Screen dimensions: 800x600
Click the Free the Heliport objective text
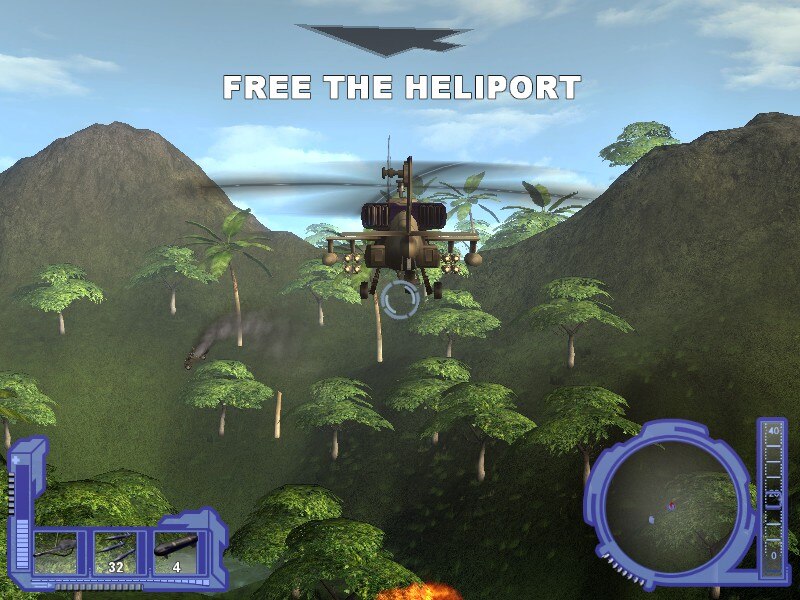pos(401,88)
